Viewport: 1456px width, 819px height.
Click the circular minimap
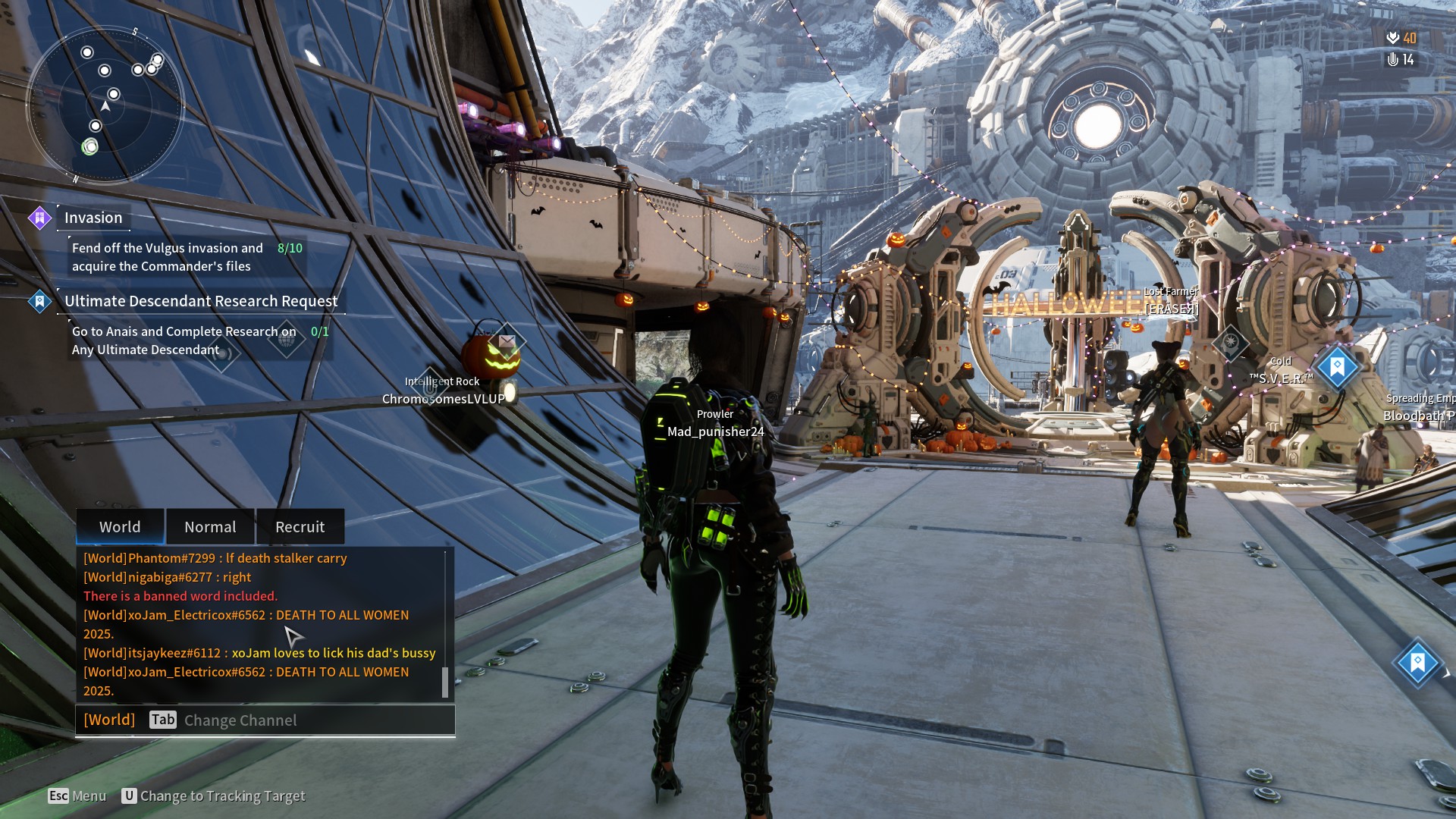(105, 105)
